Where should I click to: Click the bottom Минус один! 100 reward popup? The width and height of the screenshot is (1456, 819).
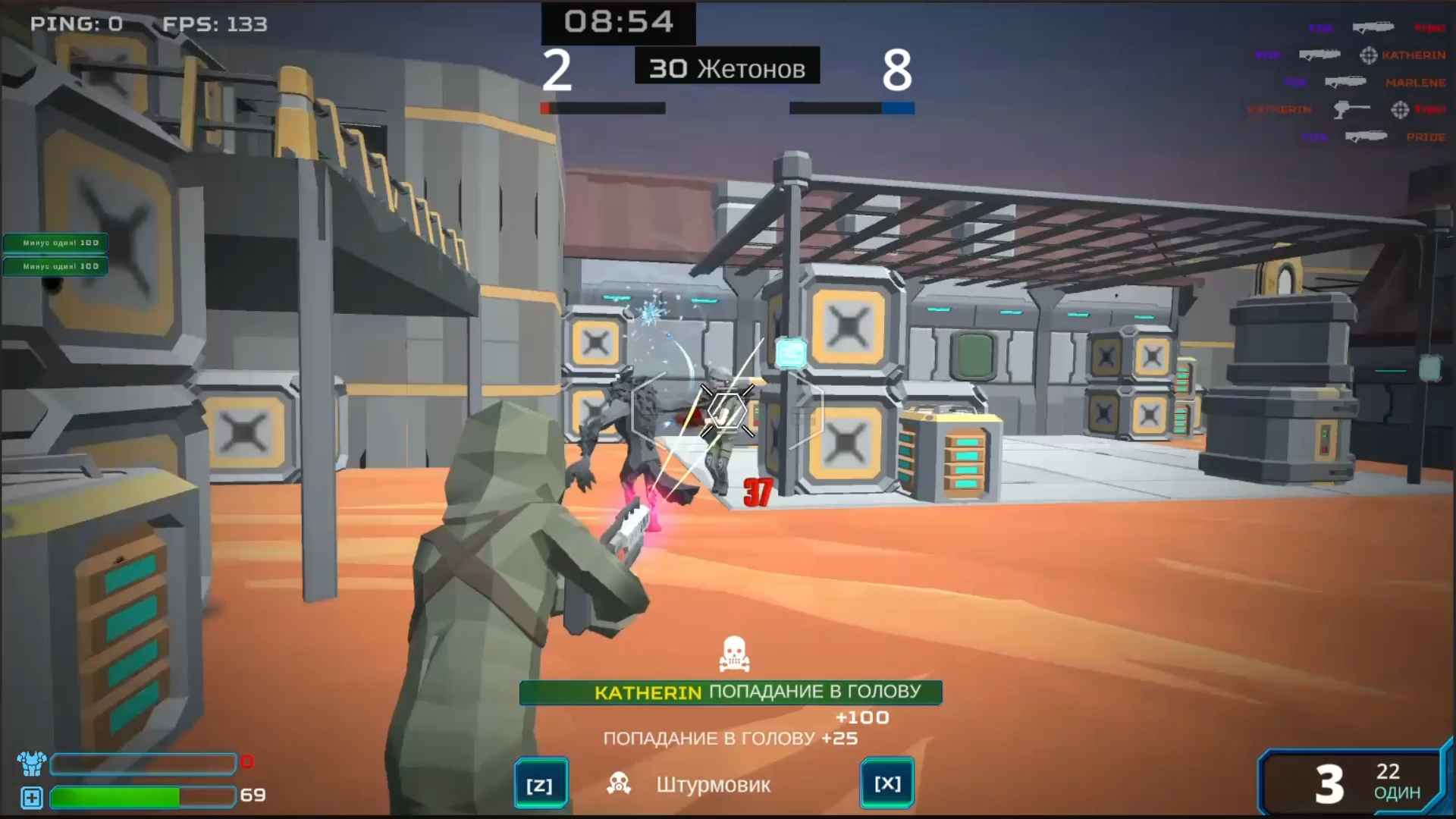(x=55, y=265)
